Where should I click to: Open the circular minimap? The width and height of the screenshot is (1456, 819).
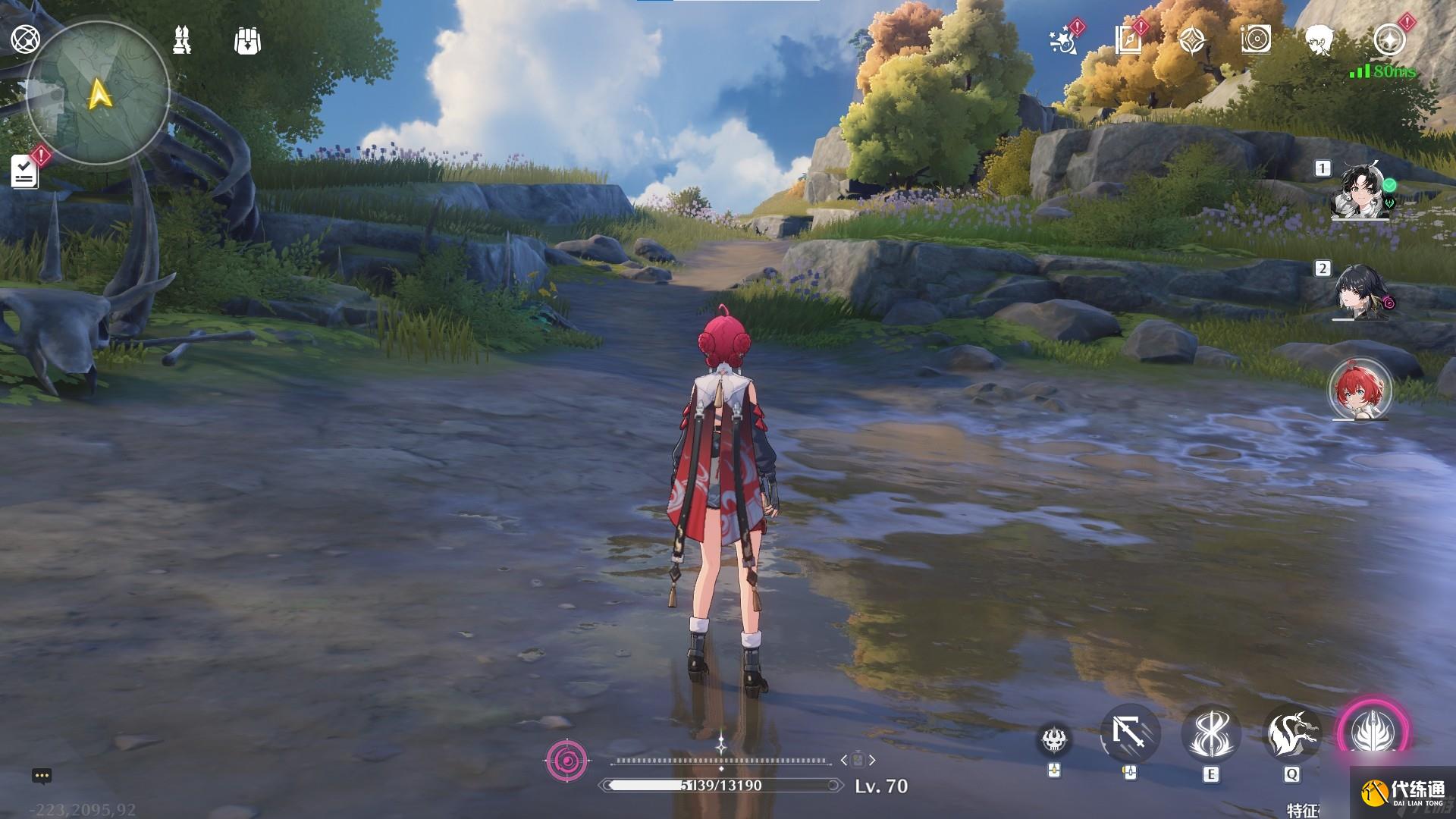[99, 93]
